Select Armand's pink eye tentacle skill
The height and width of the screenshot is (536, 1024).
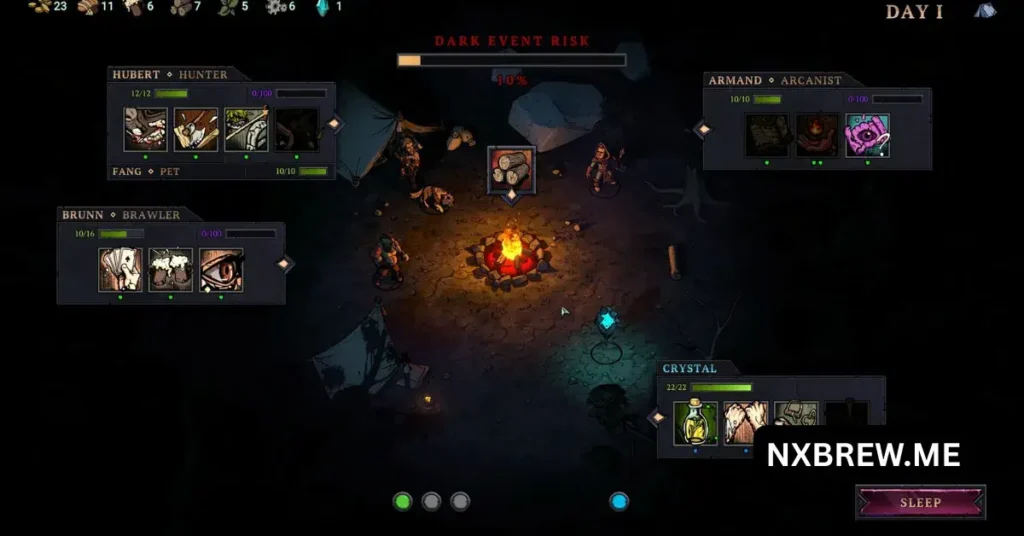(x=867, y=136)
